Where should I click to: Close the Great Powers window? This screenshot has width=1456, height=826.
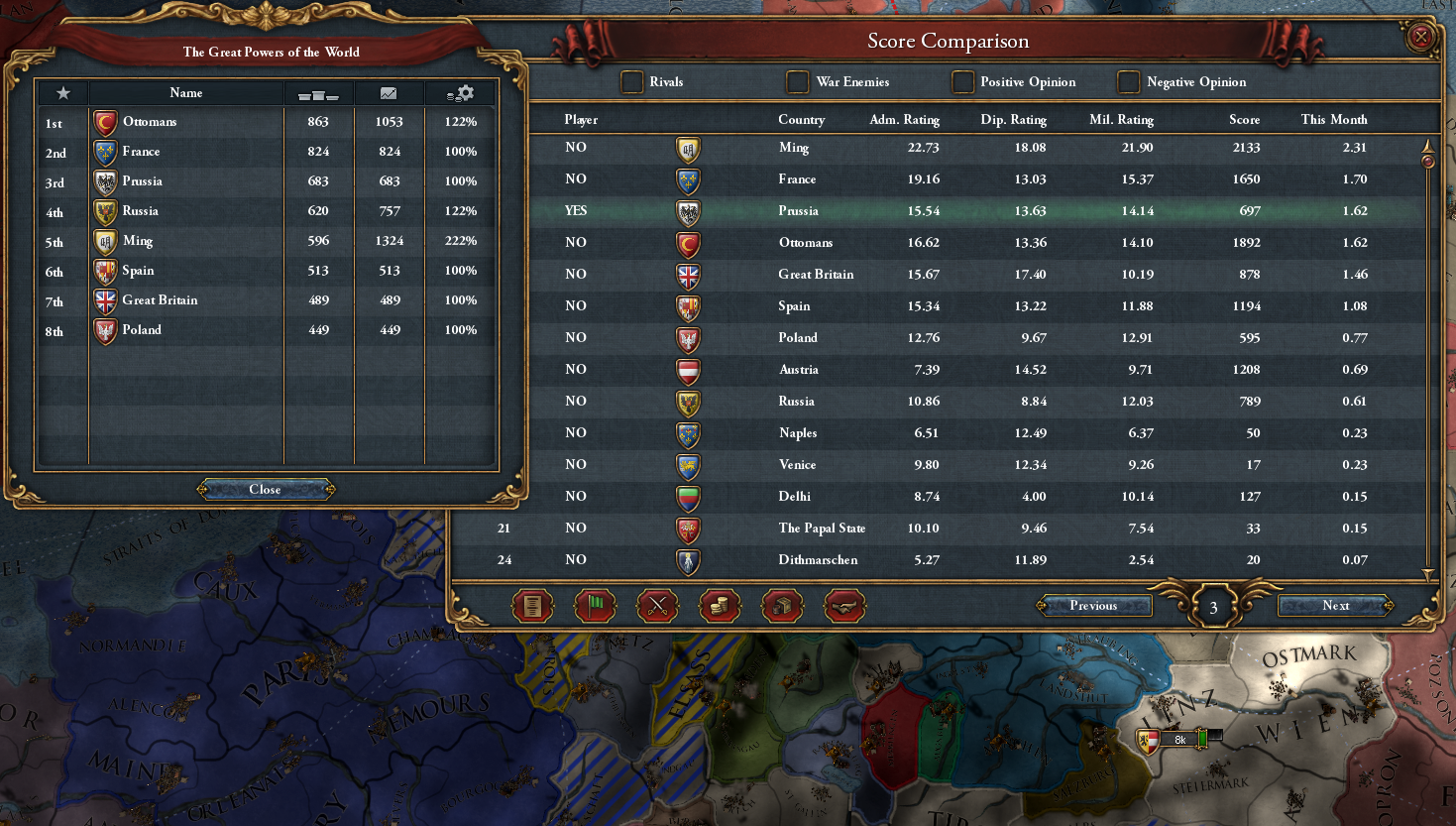click(266, 489)
